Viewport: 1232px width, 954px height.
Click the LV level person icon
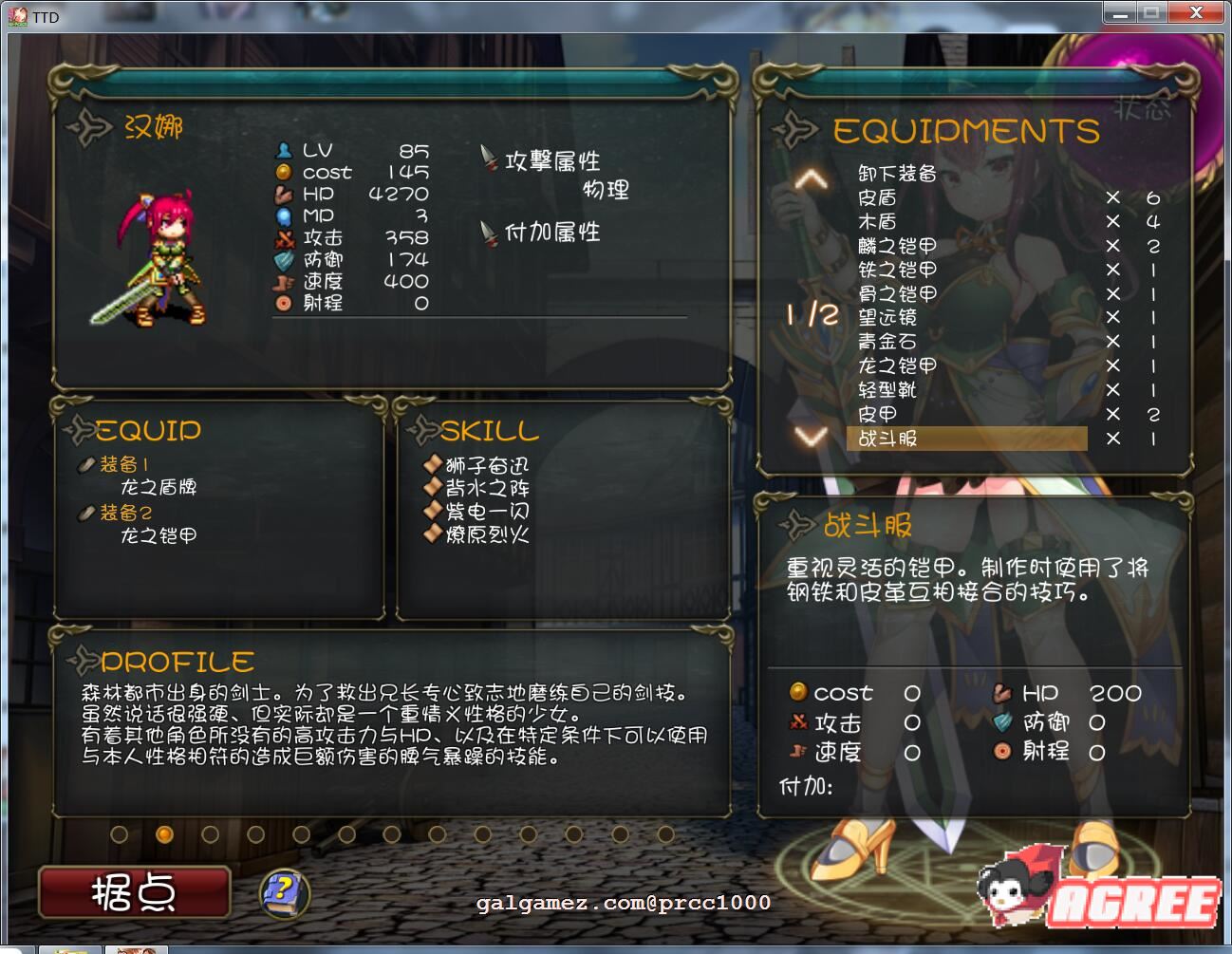[x=284, y=149]
